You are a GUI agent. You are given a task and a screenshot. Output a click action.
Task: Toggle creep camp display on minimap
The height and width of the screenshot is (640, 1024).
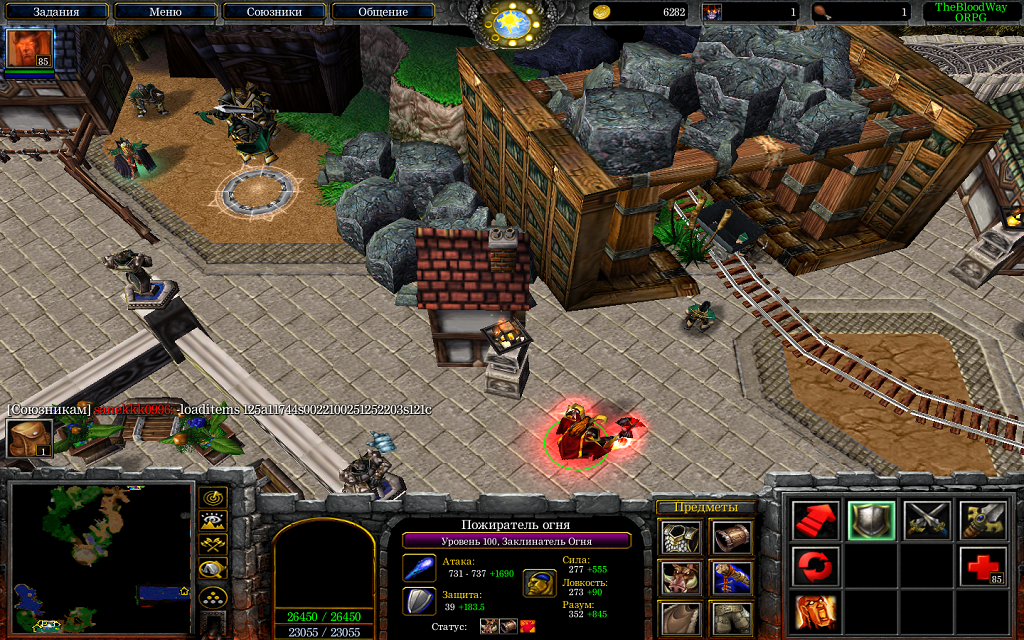click(x=214, y=569)
